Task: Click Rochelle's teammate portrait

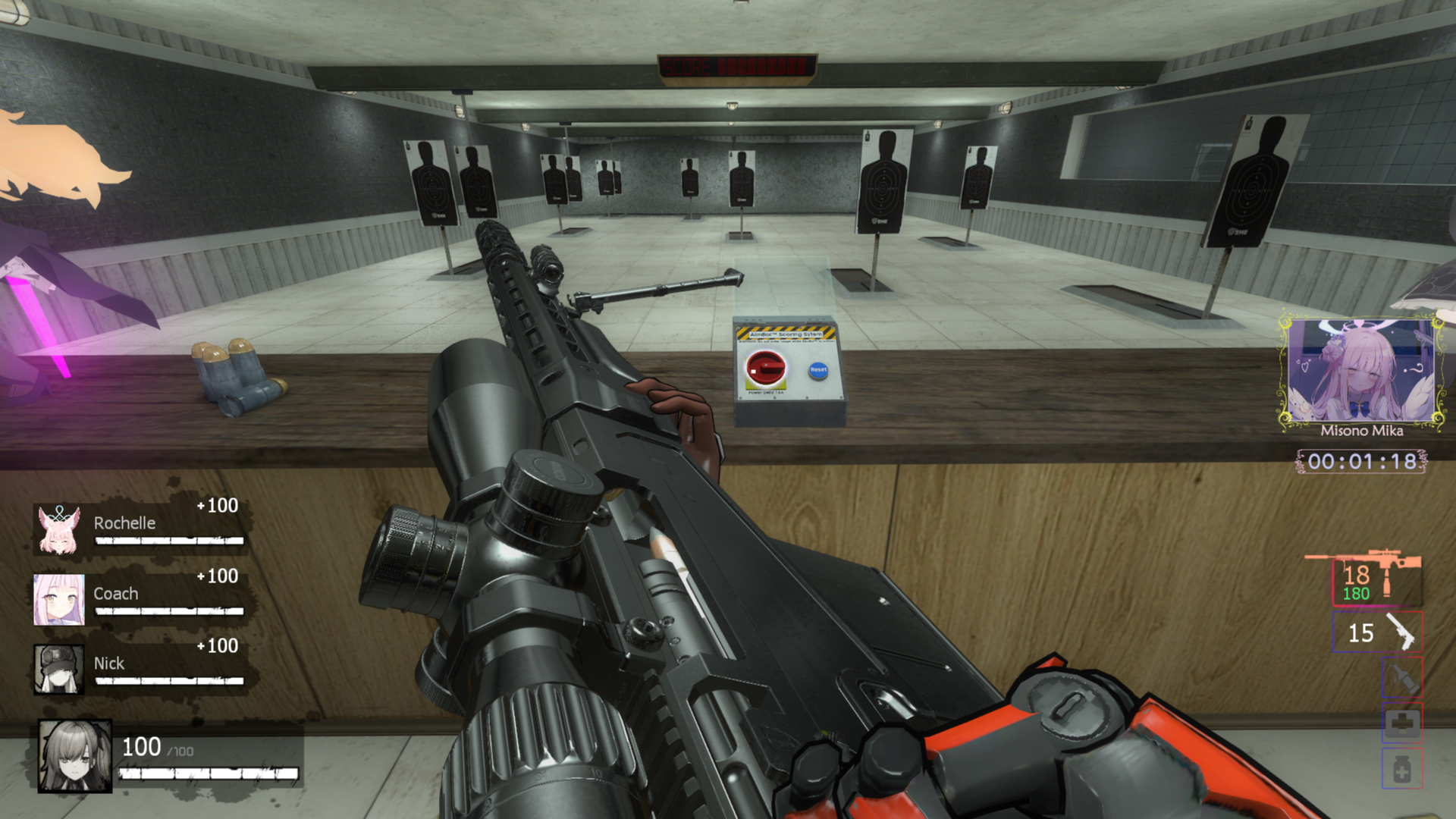Action: coord(59,529)
